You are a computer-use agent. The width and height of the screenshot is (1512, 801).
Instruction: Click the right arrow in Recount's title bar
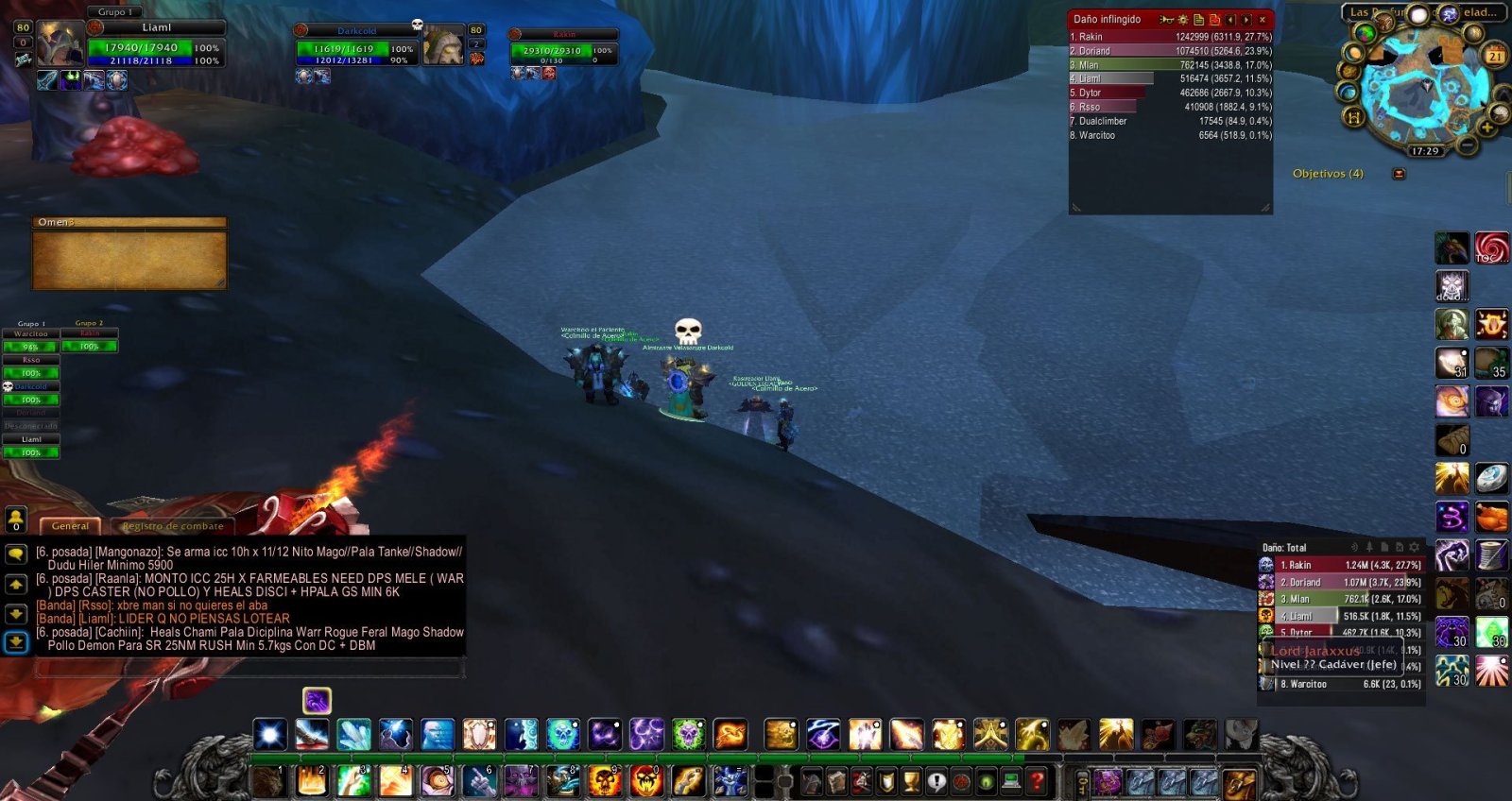1247,20
